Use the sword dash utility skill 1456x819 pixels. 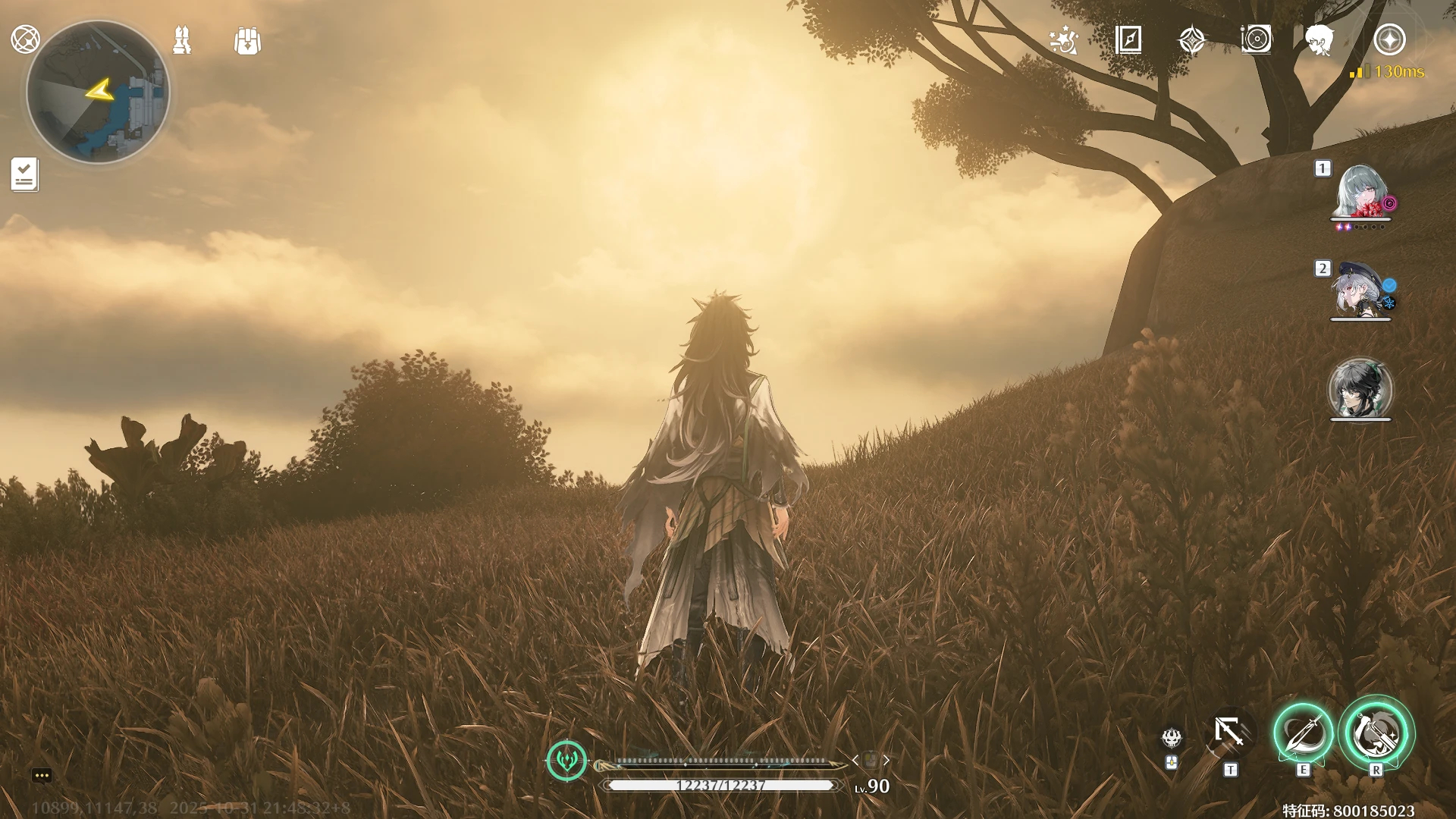1228,733
